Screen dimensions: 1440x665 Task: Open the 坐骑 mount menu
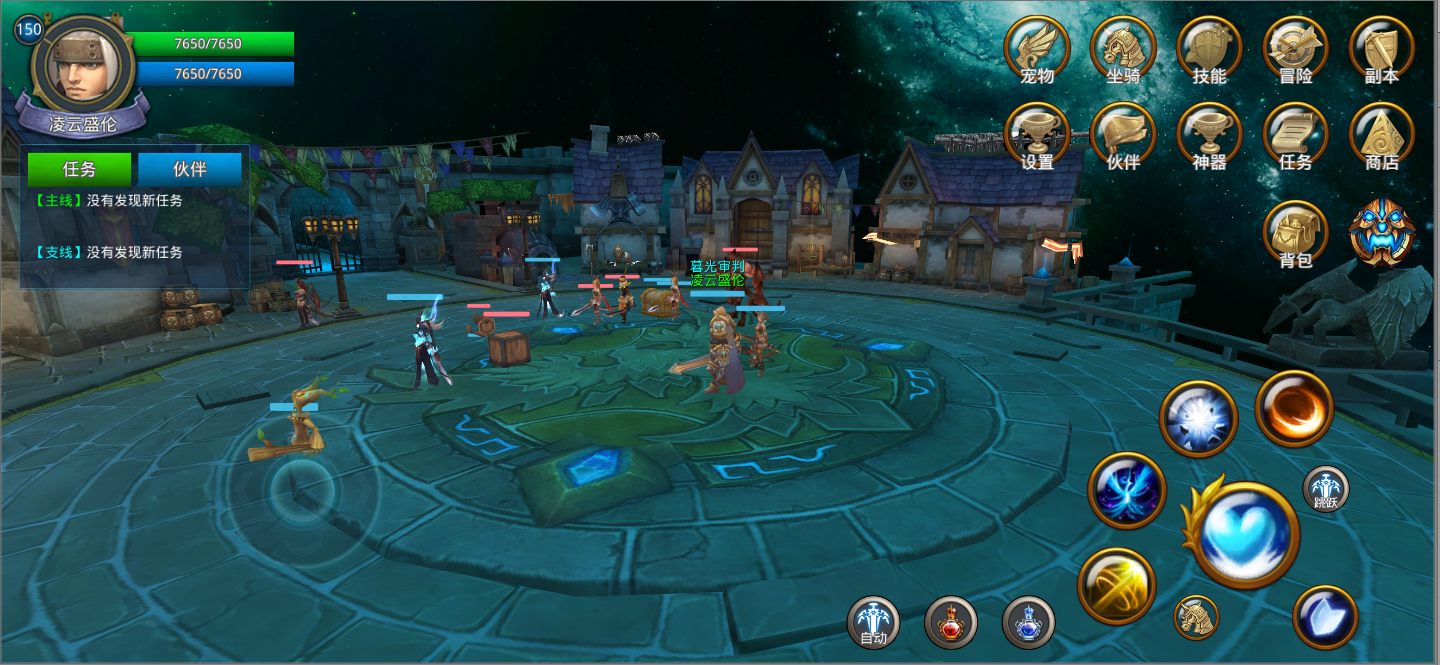(1123, 48)
